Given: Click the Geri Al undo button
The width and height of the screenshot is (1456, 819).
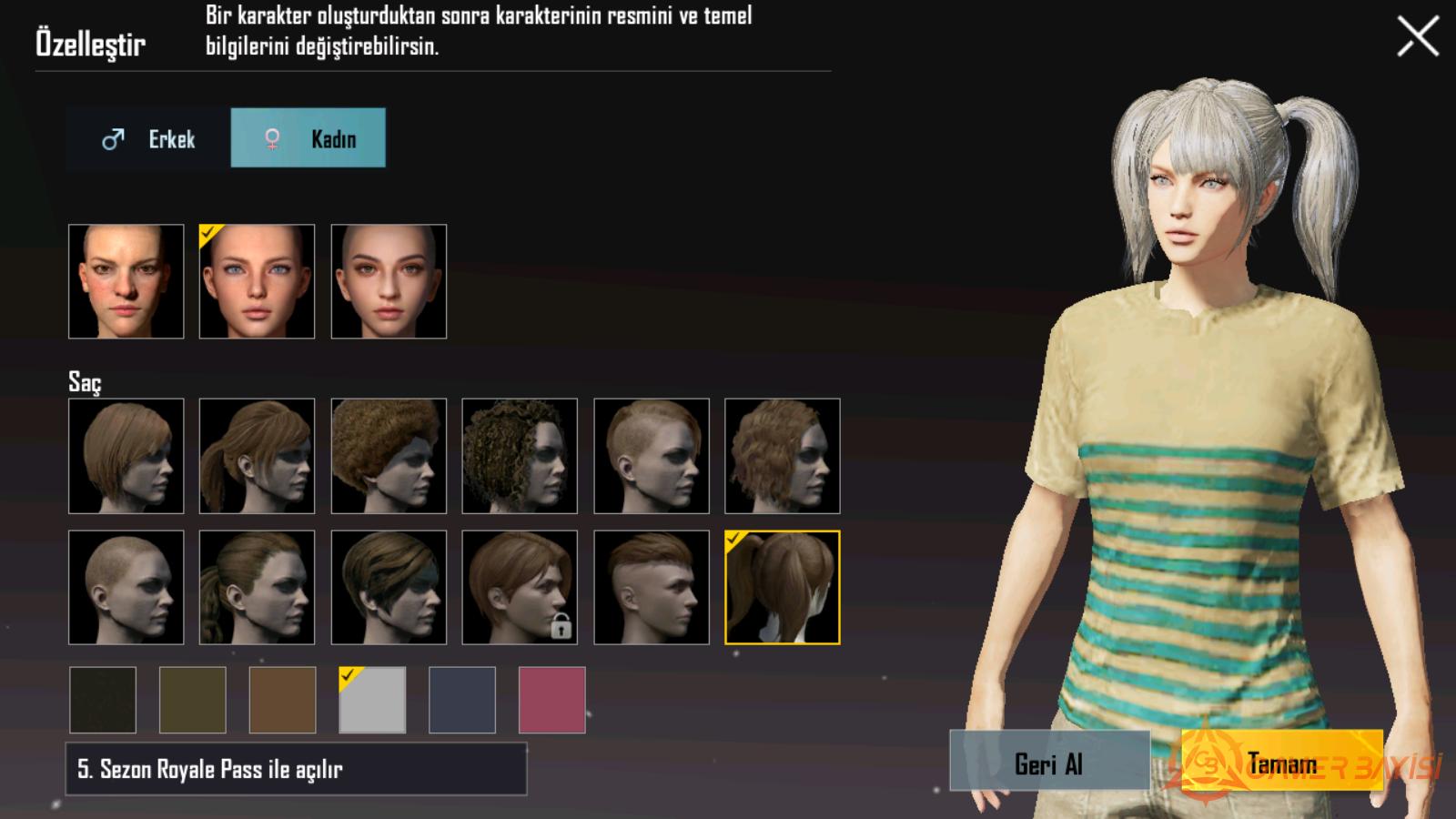Looking at the screenshot, I should pyautogui.click(x=1049, y=763).
